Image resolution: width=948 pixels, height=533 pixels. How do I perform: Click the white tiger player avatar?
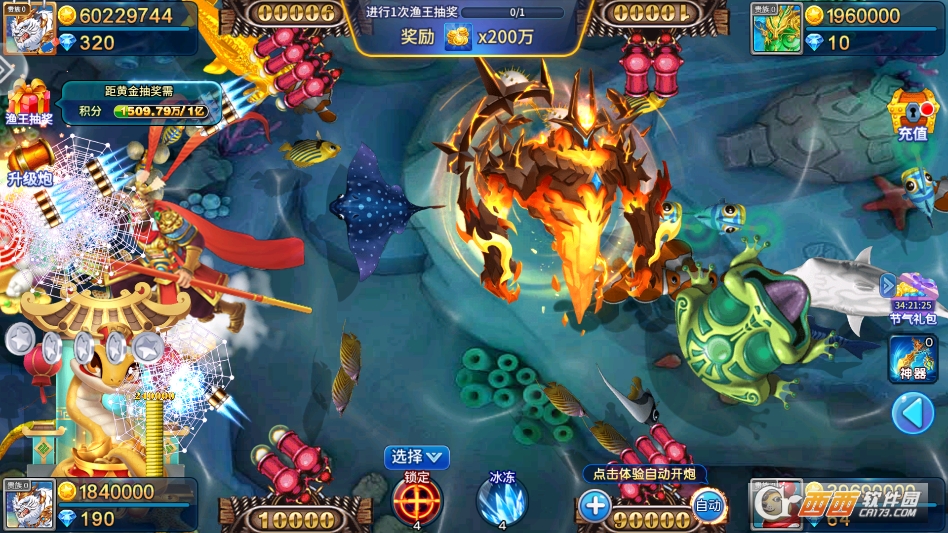point(29,29)
